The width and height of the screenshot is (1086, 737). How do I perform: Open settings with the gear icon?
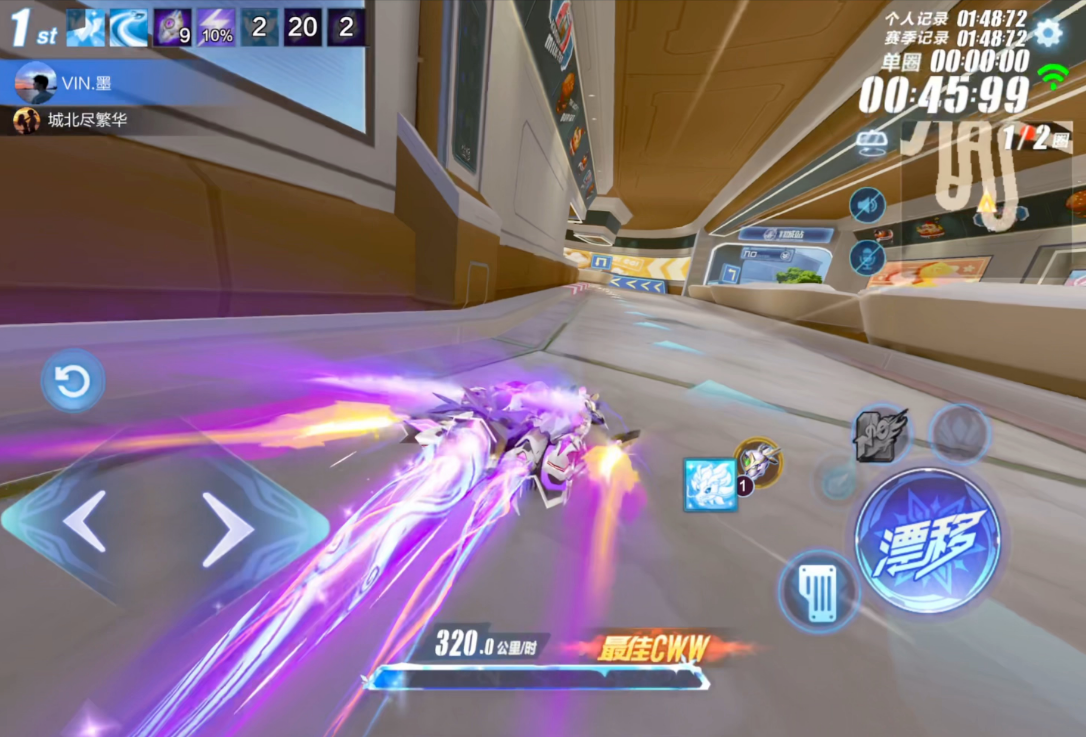(x=1048, y=33)
